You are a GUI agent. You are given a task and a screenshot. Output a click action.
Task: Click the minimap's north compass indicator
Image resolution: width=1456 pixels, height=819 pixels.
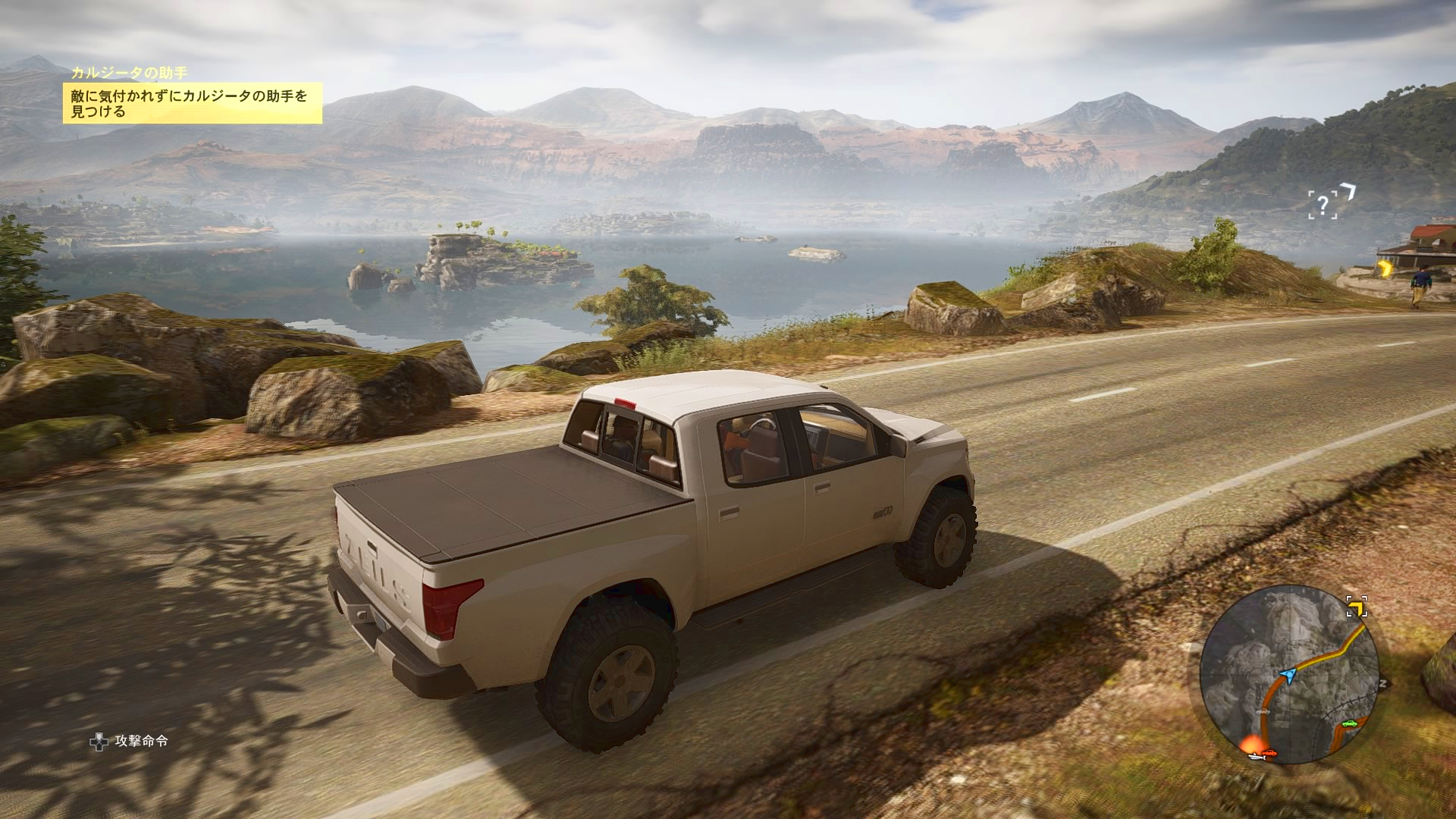click(1382, 683)
